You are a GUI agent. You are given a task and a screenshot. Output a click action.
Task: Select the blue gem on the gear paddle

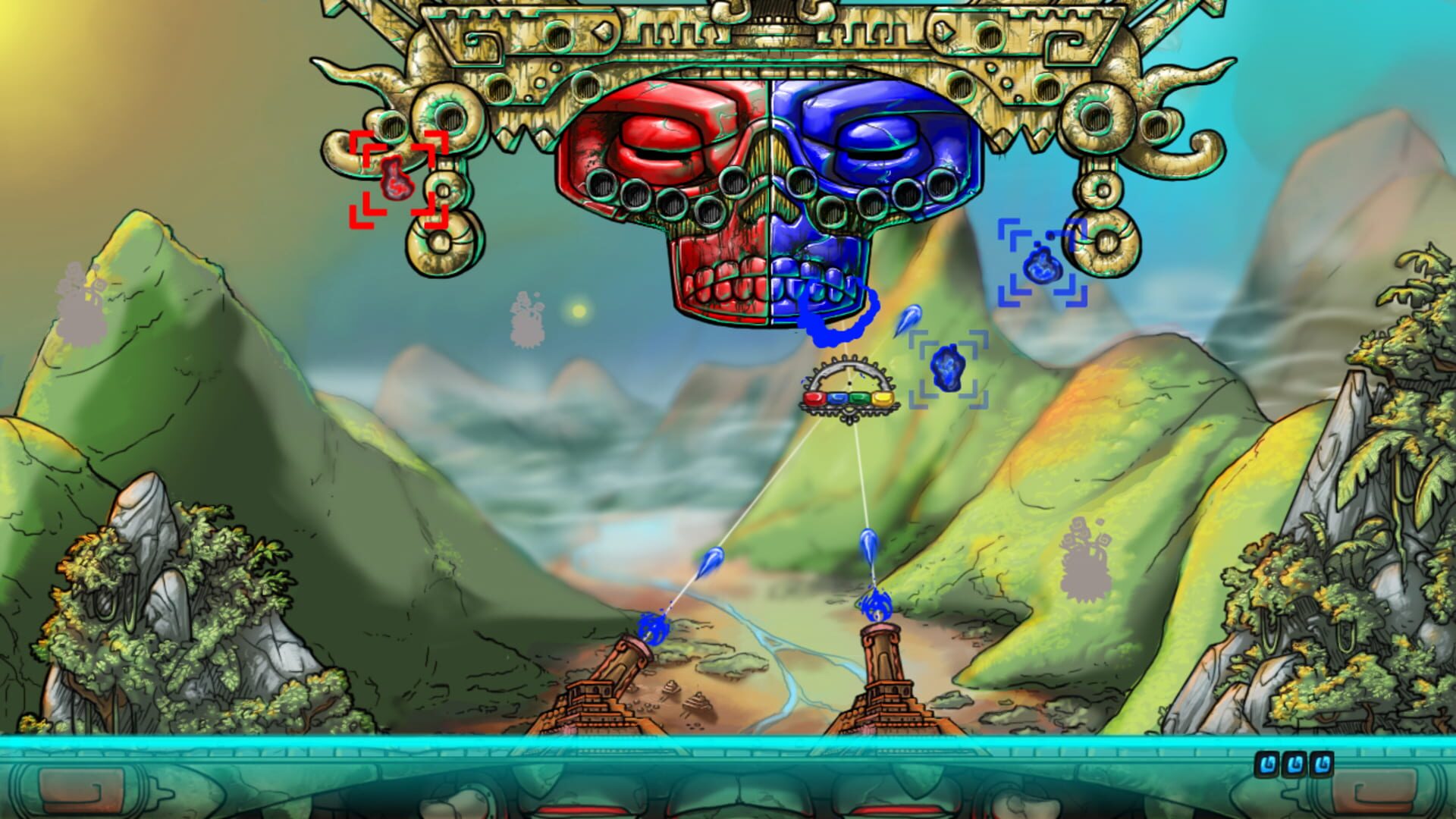pos(837,397)
